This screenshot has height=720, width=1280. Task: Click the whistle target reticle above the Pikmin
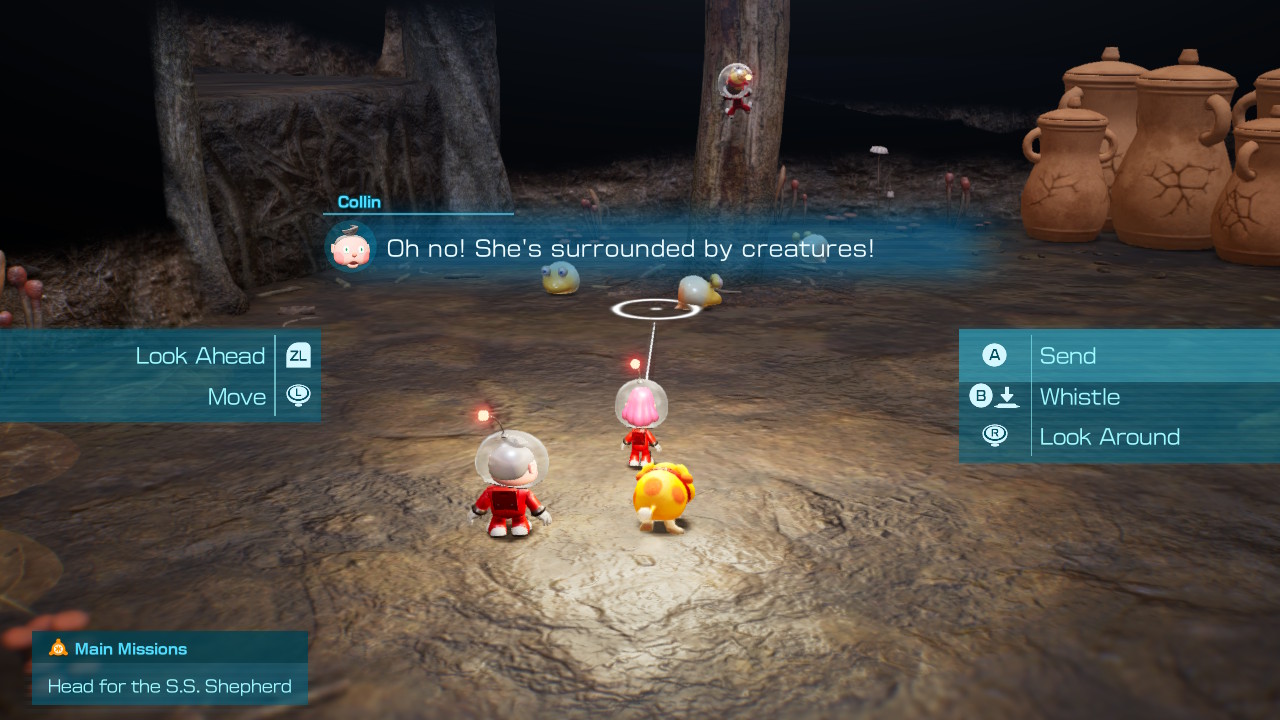click(654, 310)
